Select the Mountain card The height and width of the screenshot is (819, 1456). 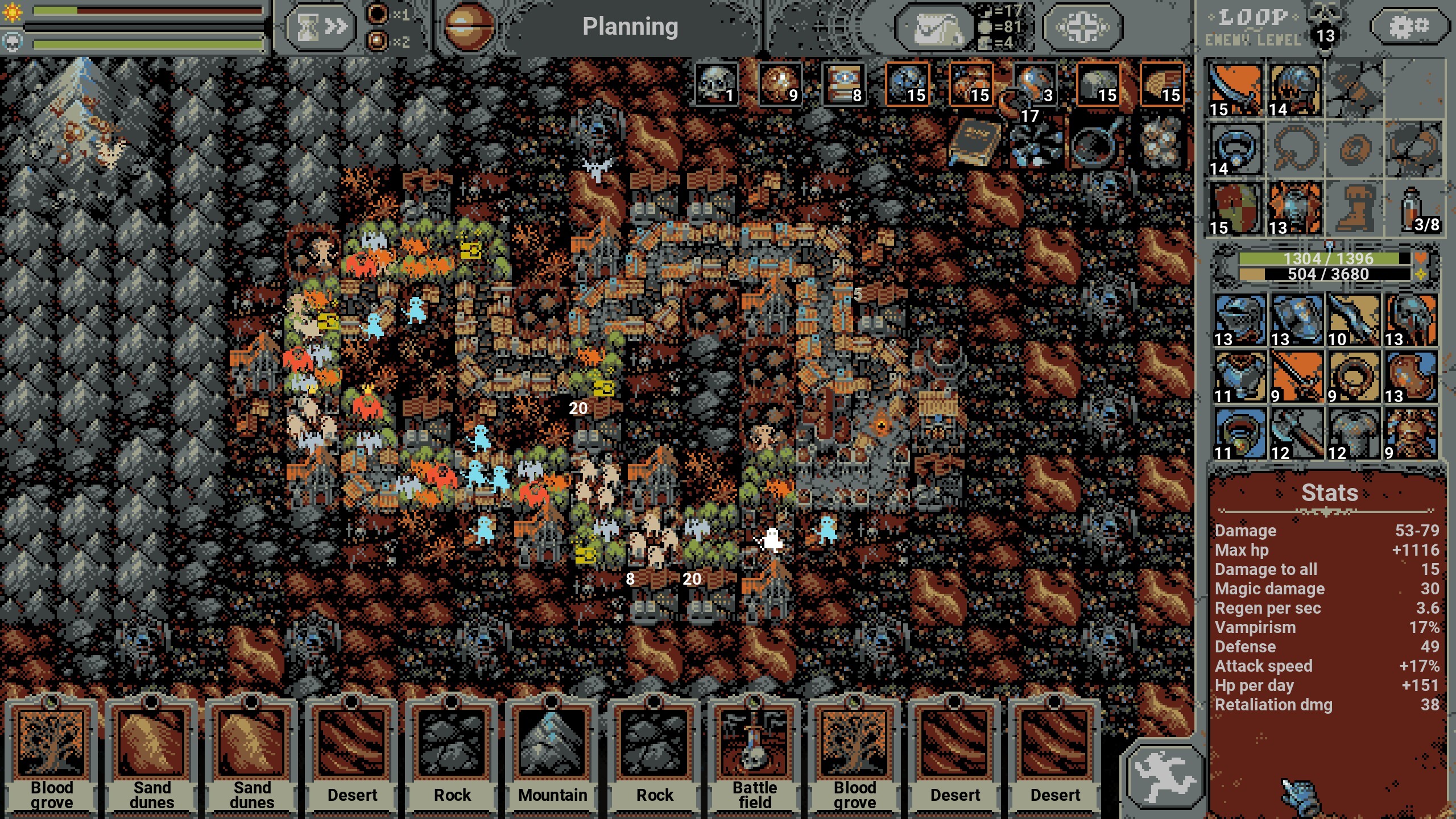point(552,756)
